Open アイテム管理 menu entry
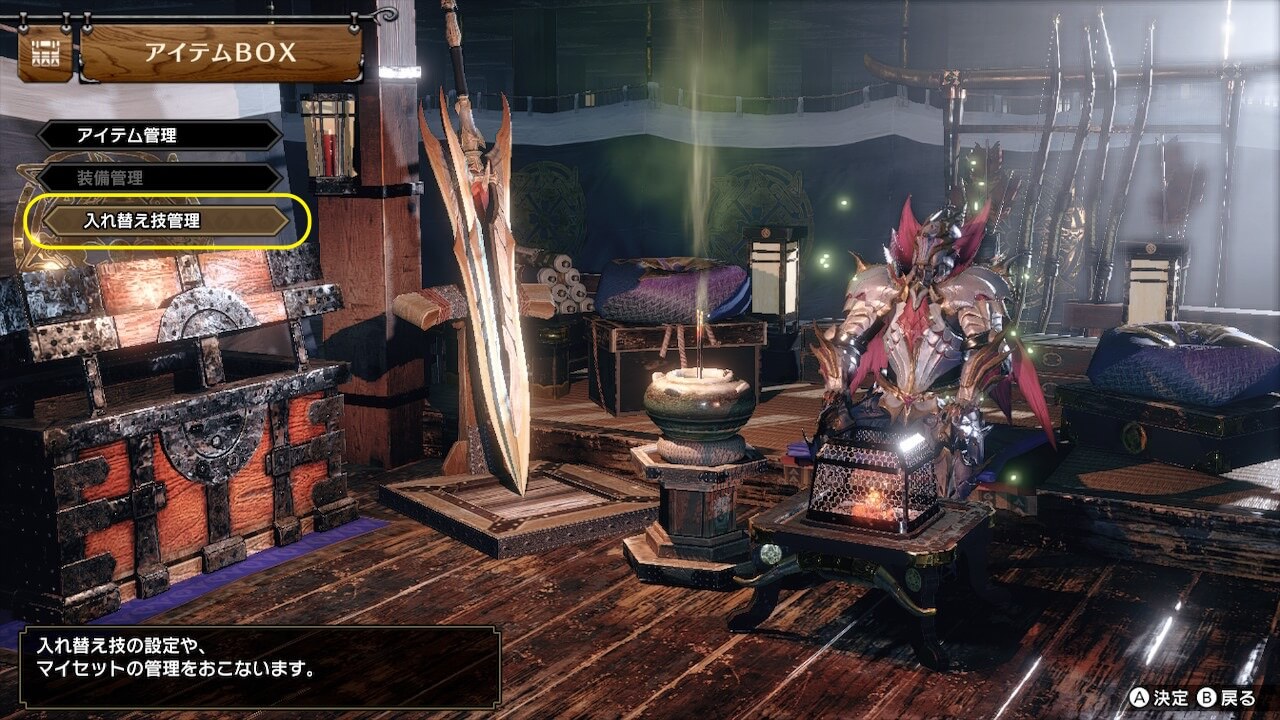Image resolution: width=1280 pixels, height=720 pixels. (160, 136)
